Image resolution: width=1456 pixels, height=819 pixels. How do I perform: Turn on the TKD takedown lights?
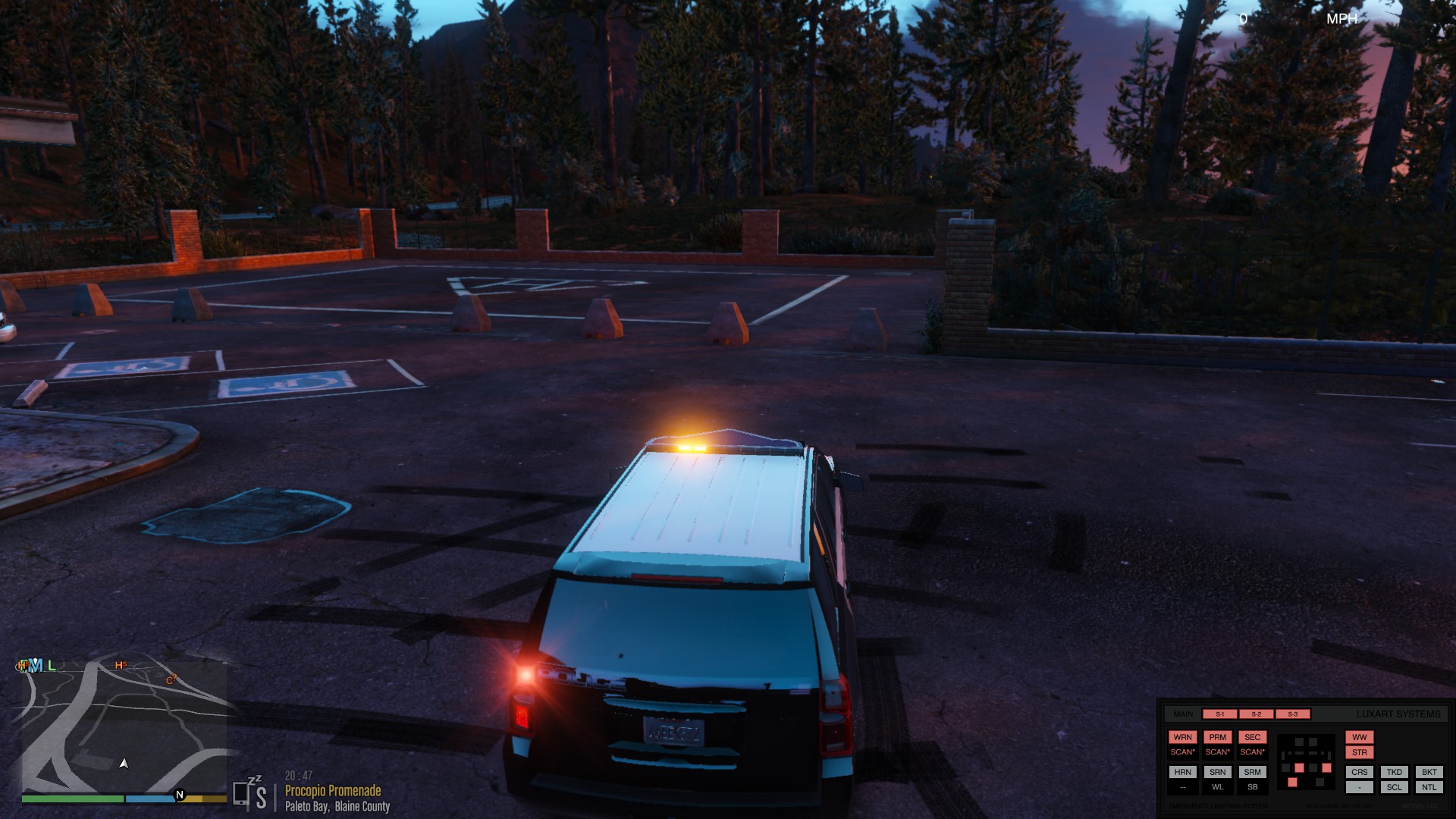1394,772
